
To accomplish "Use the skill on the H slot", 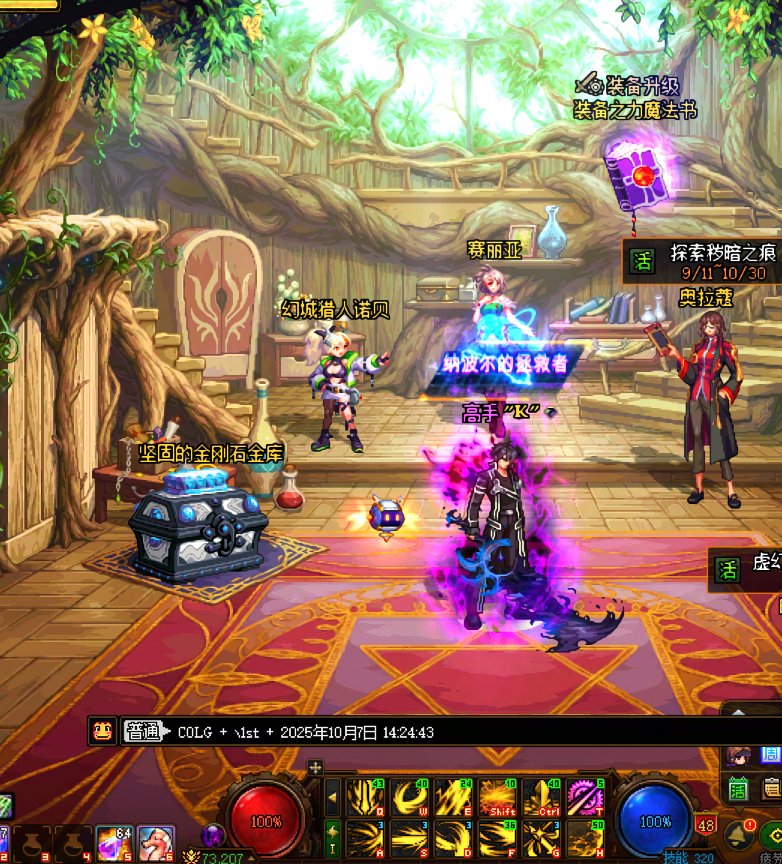I will click(585, 838).
